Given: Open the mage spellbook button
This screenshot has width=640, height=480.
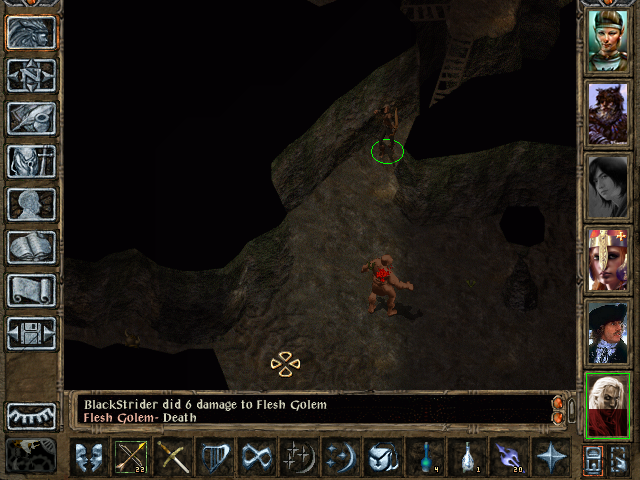Looking at the screenshot, I should point(31,247).
